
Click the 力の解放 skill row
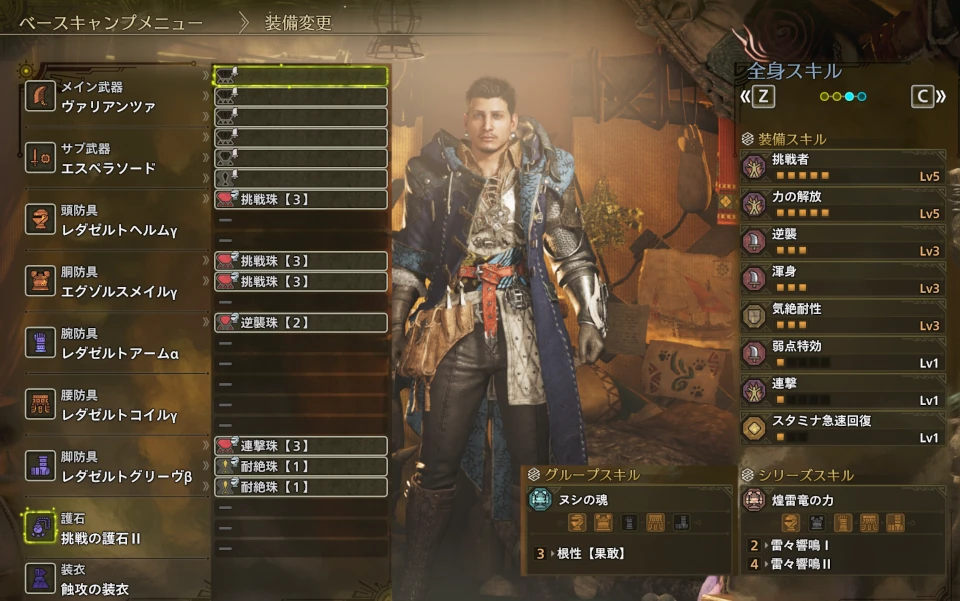tap(843, 204)
